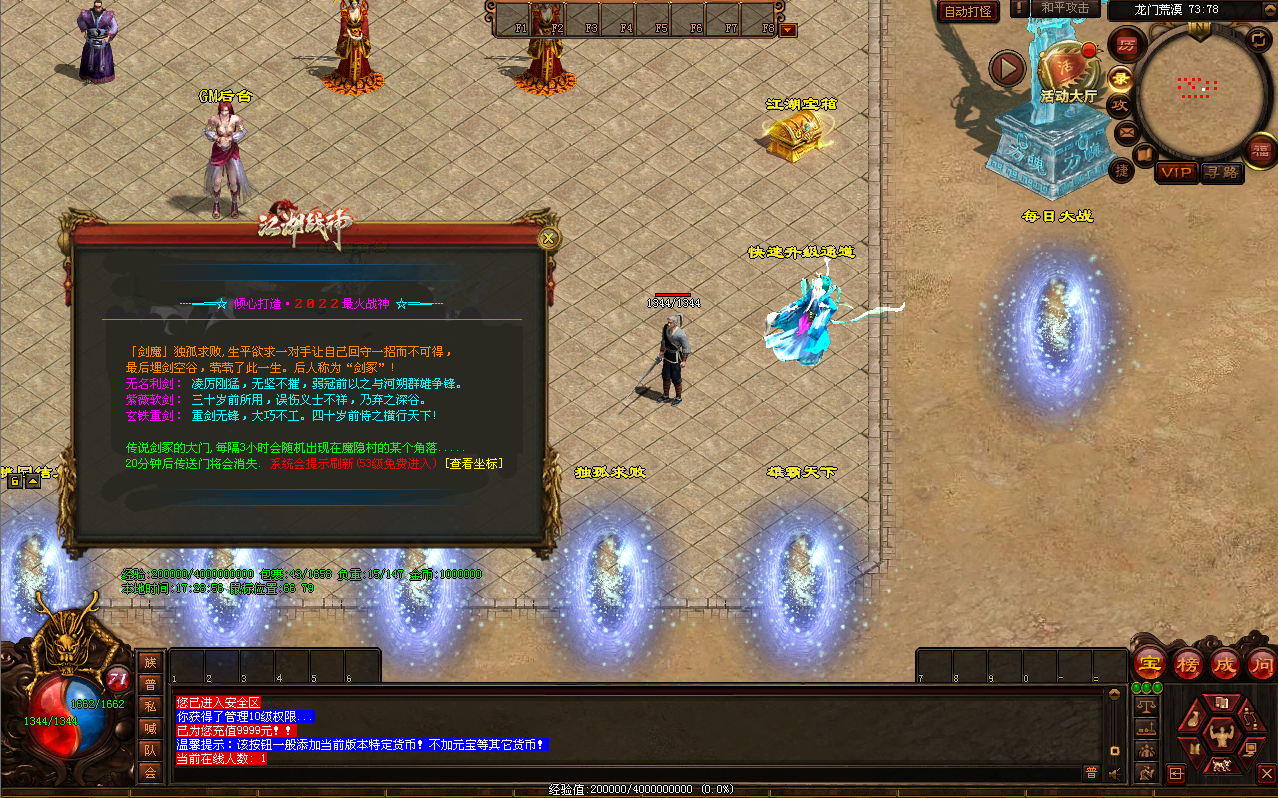Click the round play arrow button
Screen dimensions: 1278x798
coord(1008,69)
